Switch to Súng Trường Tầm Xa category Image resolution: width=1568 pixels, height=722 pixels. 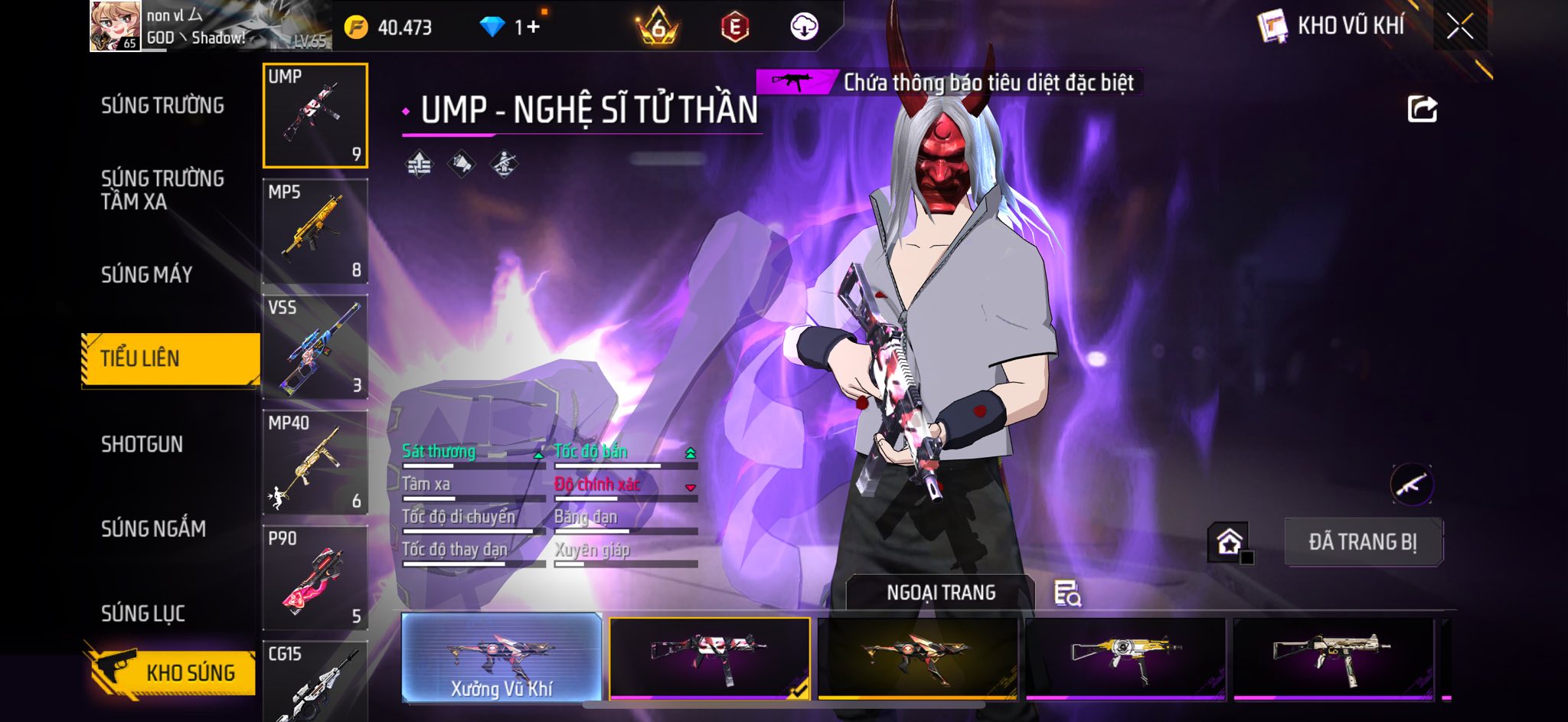162,190
